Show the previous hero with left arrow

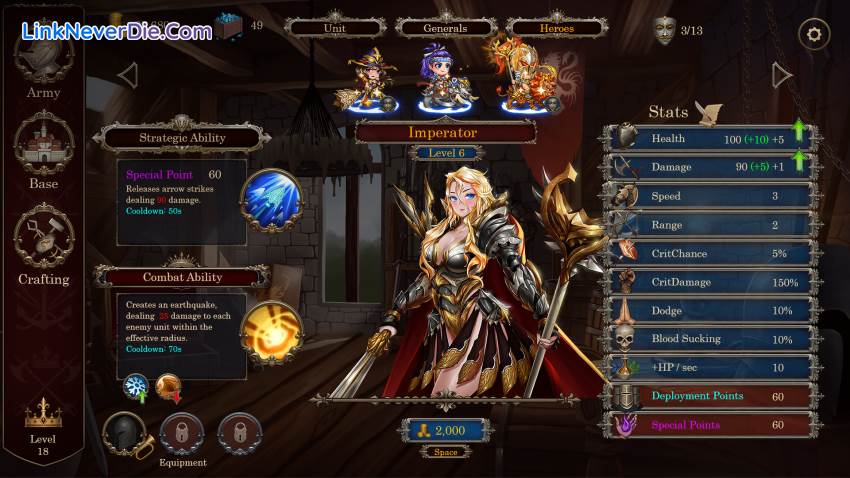(127, 75)
